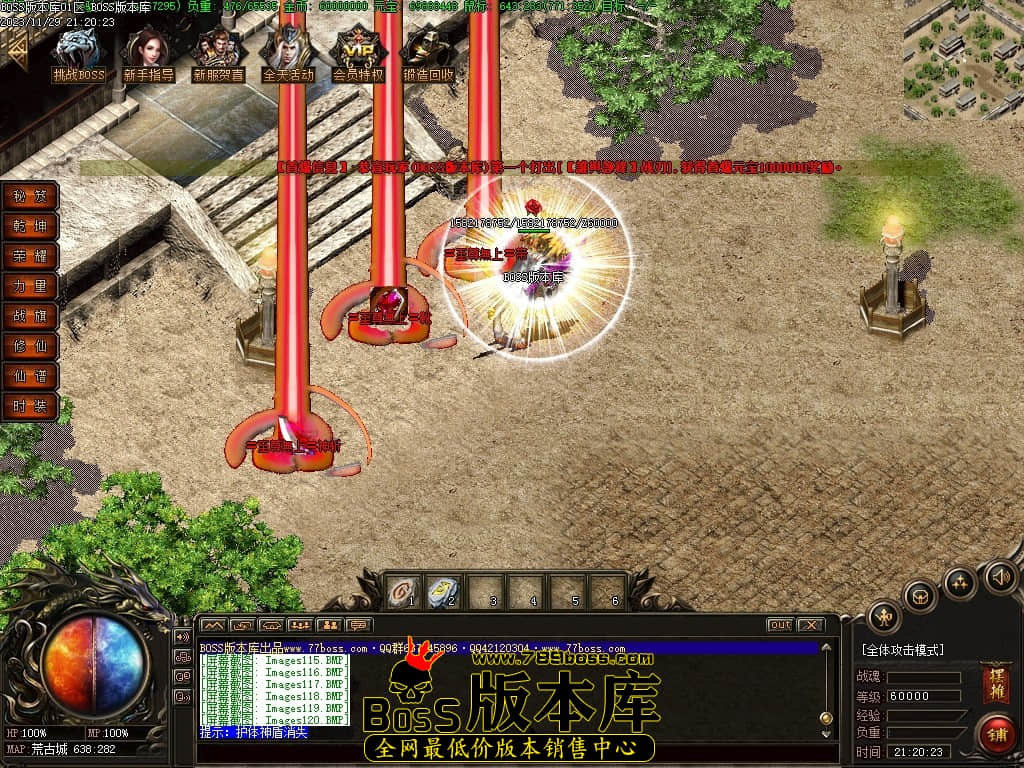1024x768 pixels.
Task: Open the 锻造回收 forge recycle panel
Action: click(428, 54)
